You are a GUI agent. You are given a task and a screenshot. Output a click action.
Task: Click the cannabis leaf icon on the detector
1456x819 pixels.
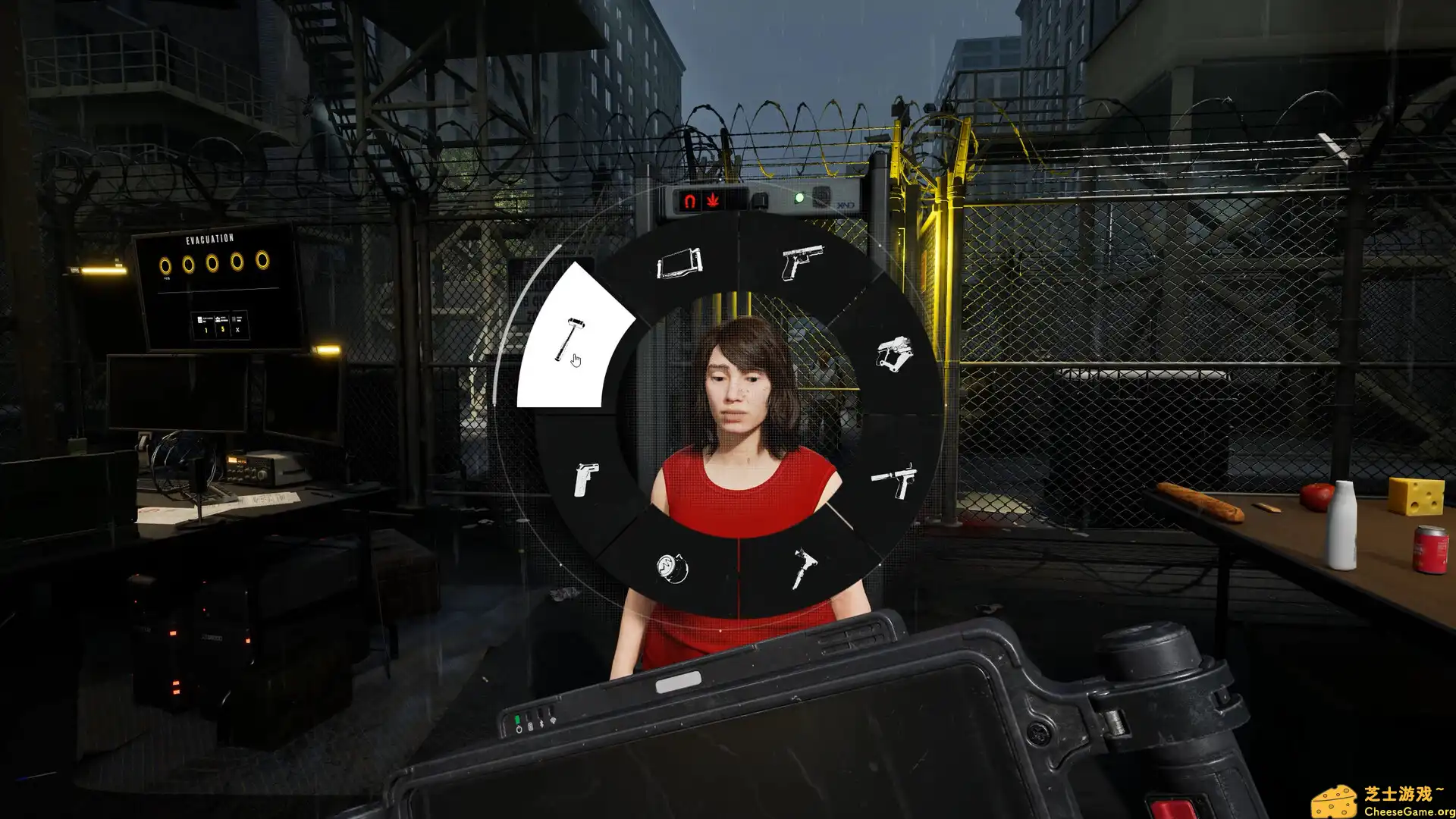pyautogui.click(x=714, y=199)
